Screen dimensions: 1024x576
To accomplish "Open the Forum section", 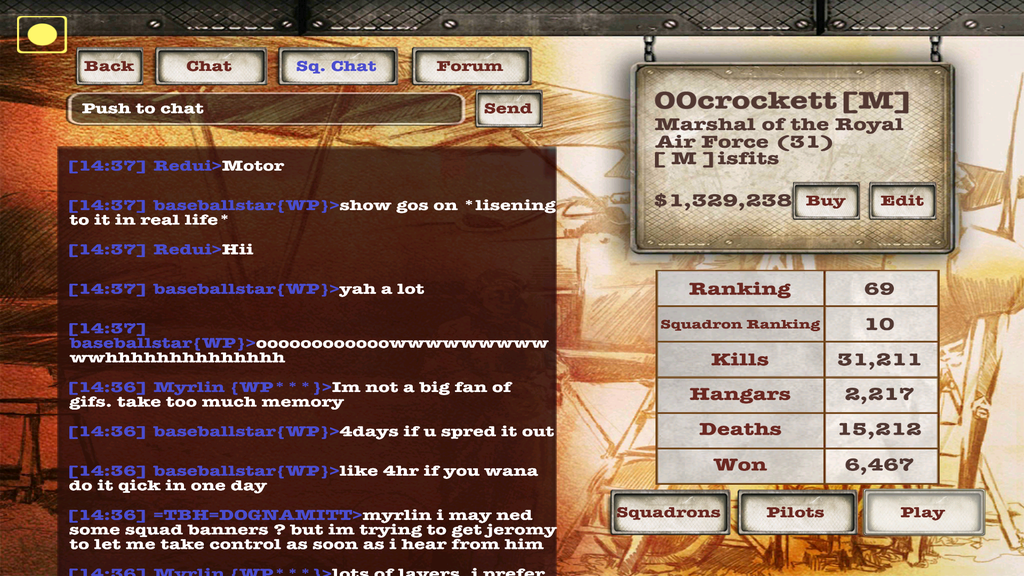I will pyautogui.click(x=469, y=67).
